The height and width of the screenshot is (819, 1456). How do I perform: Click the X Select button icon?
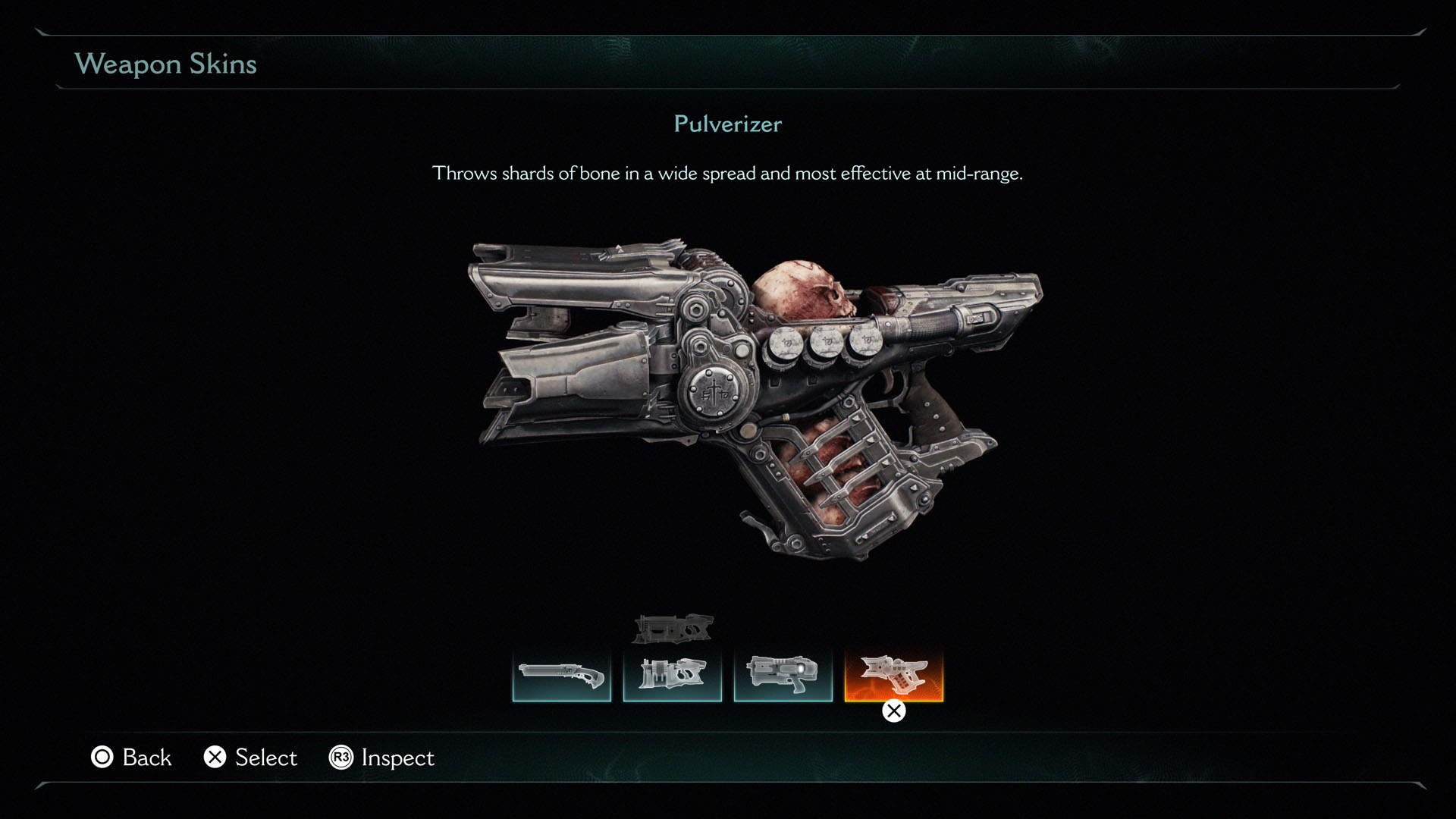click(215, 758)
